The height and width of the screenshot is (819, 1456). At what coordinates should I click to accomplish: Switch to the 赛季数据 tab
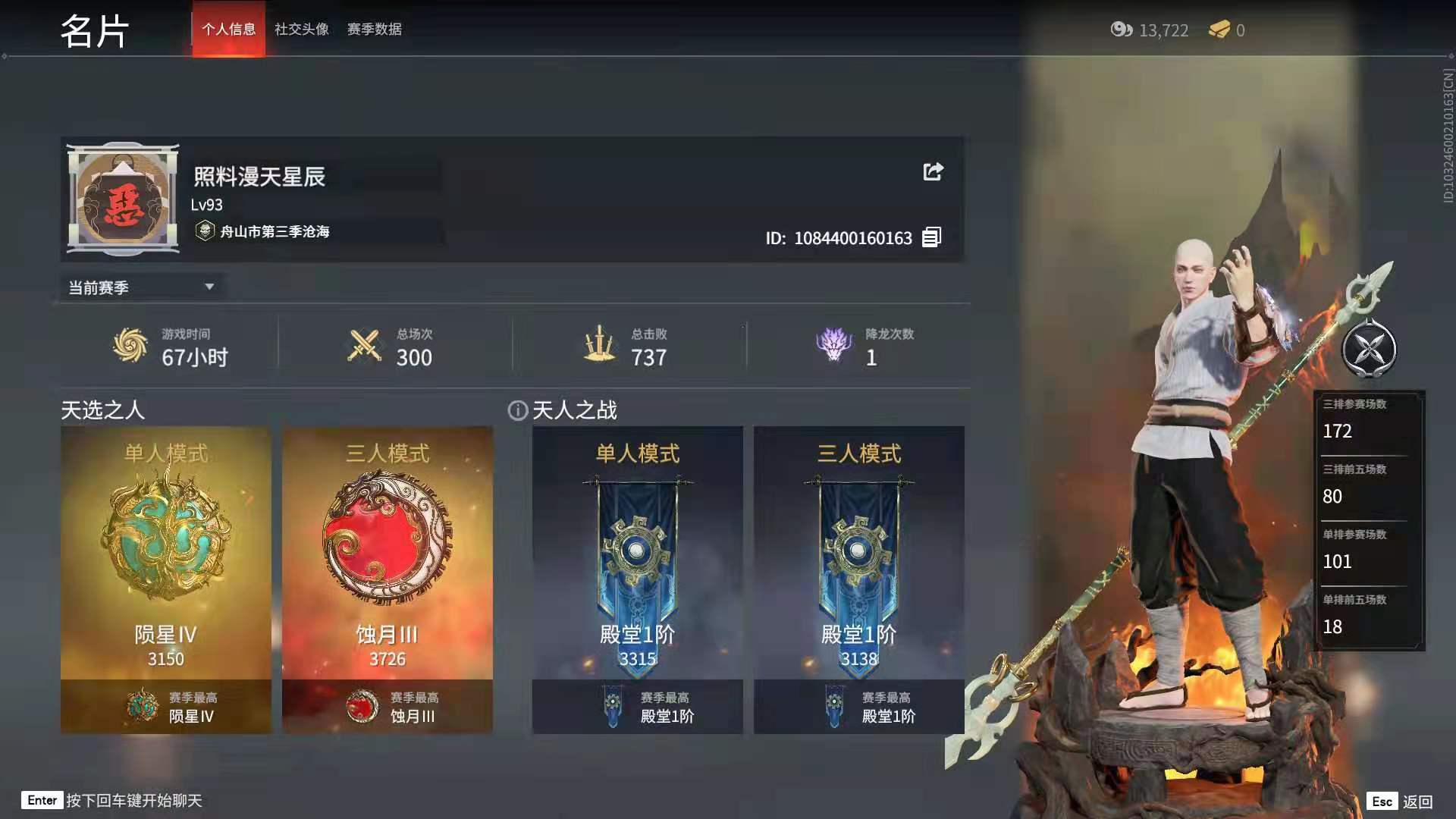pyautogui.click(x=374, y=30)
